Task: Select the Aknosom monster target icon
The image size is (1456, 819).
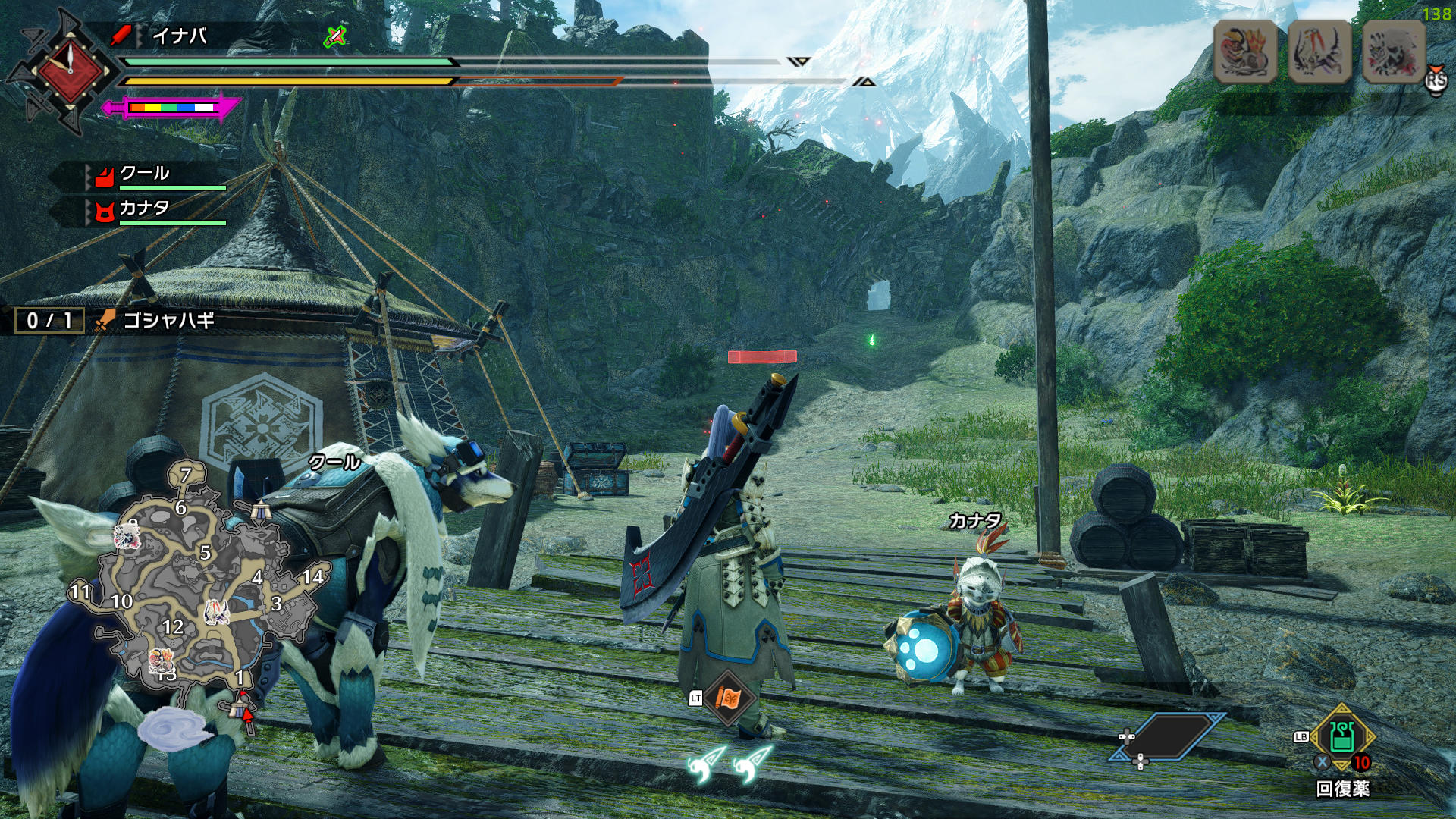Action: click(x=1246, y=51)
